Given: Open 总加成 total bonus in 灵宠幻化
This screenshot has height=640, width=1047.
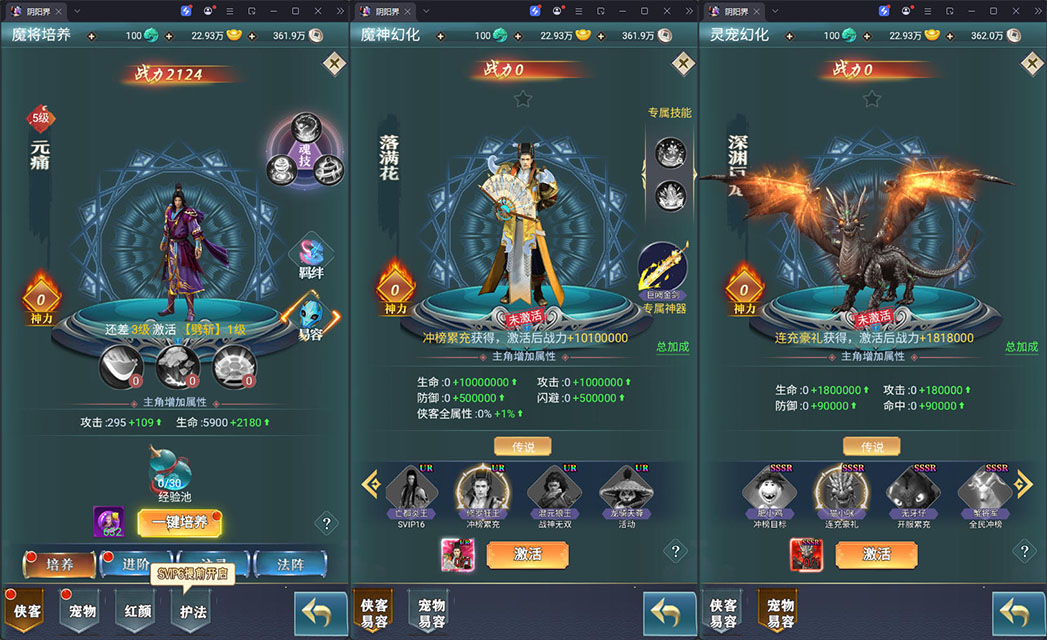Looking at the screenshot, I should coord(1021,347).
